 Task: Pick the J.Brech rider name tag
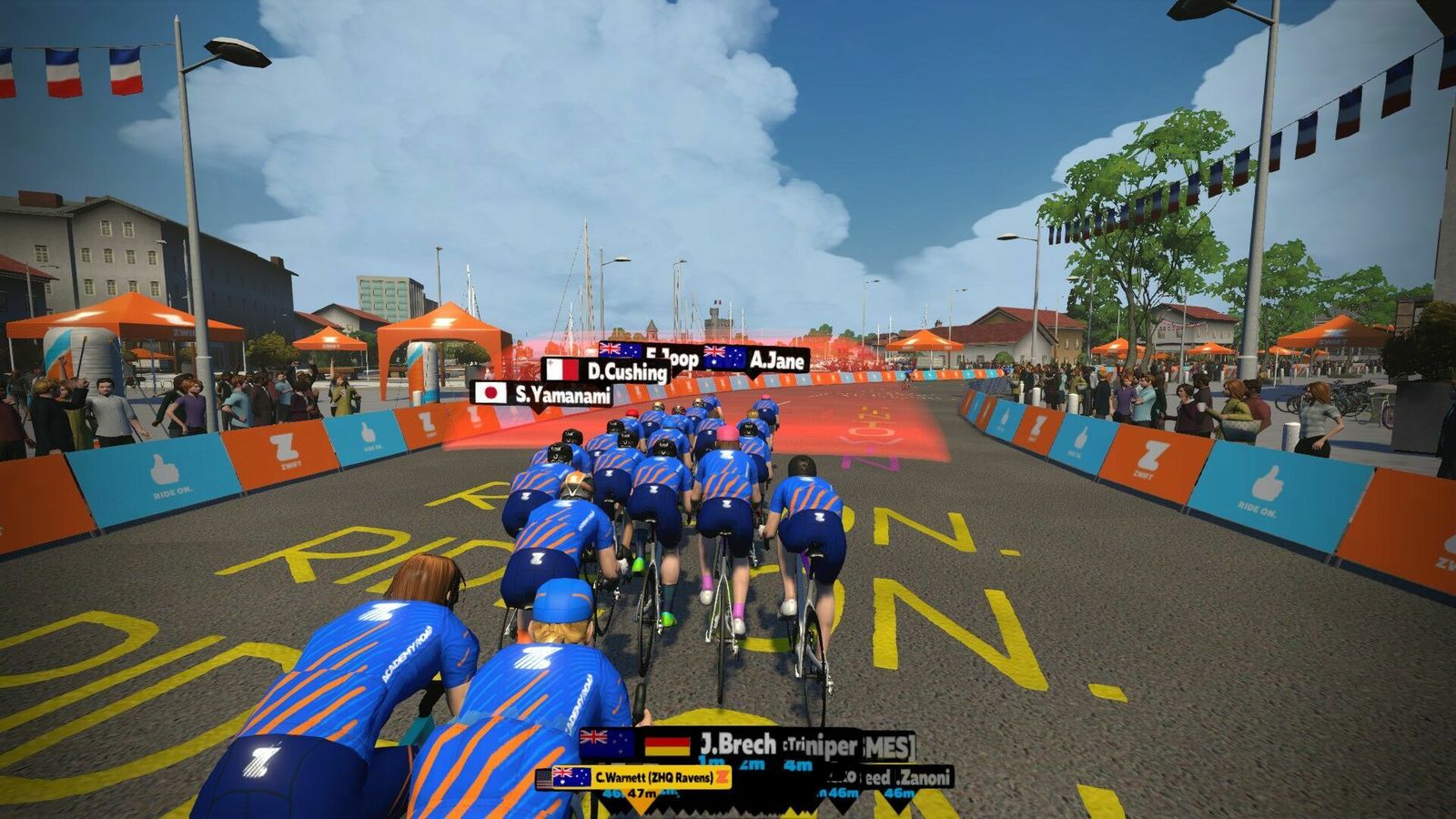[x=712, y=744]
